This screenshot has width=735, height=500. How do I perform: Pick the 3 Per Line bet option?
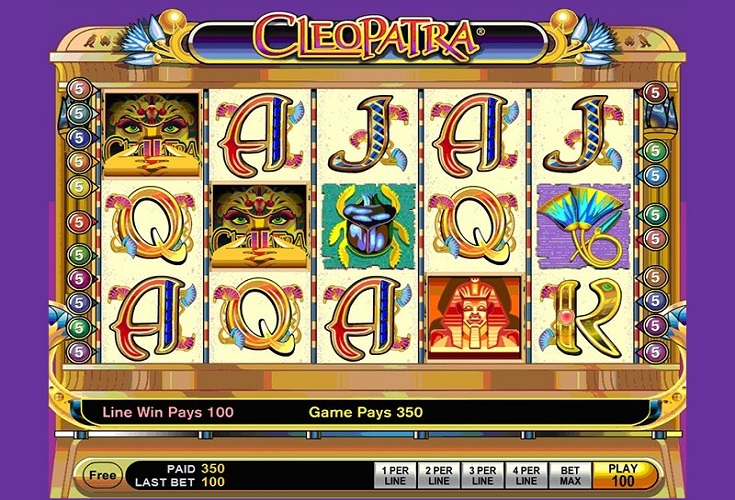coord(481,474)
